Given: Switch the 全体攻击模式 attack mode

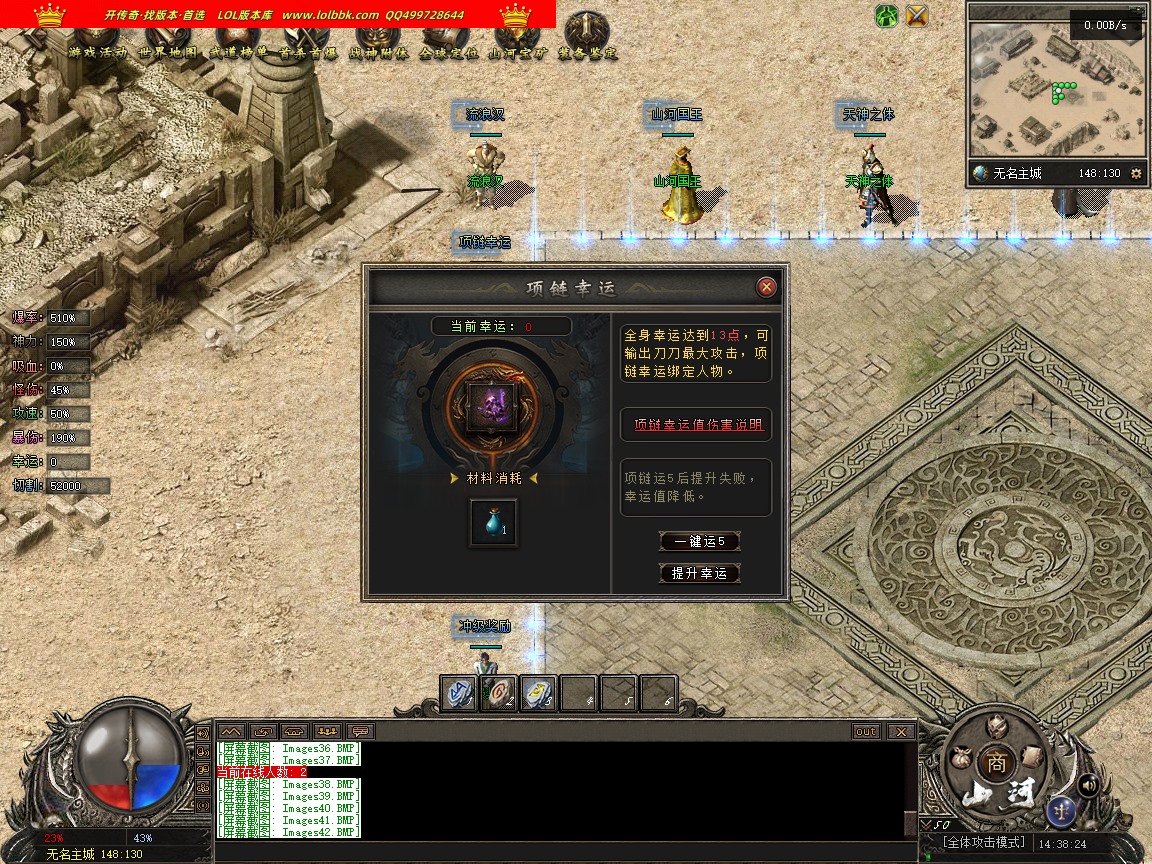Looking at the screenshot, I should (x=984, y=843).
